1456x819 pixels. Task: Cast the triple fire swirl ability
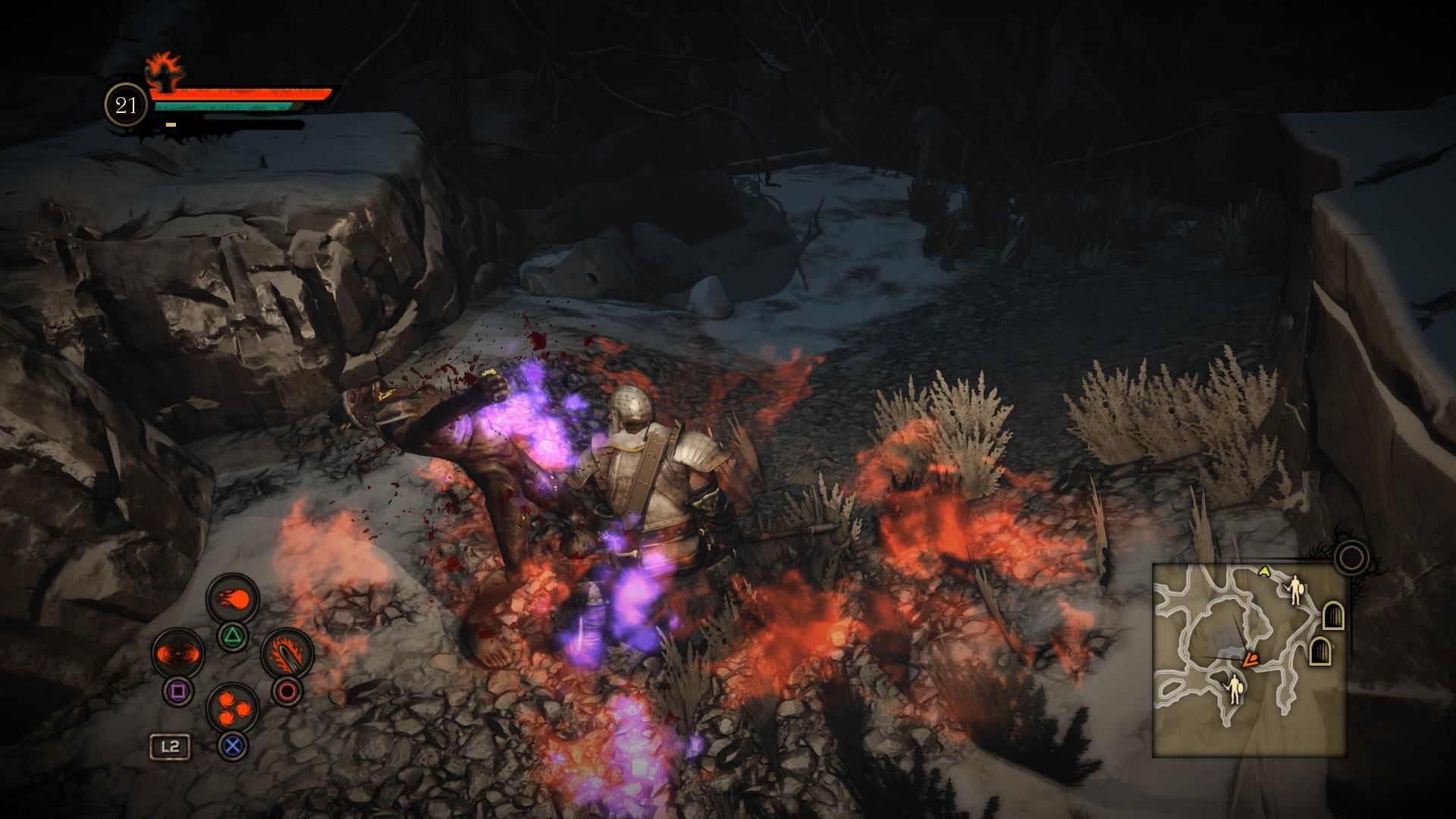tap(233, 709)
